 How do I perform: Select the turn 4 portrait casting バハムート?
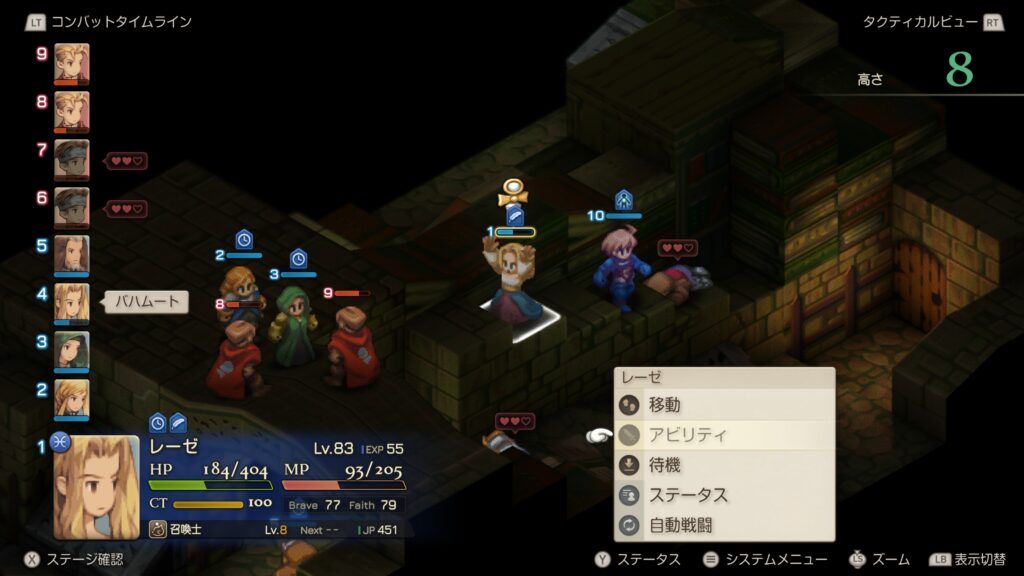tap(71, 302)
